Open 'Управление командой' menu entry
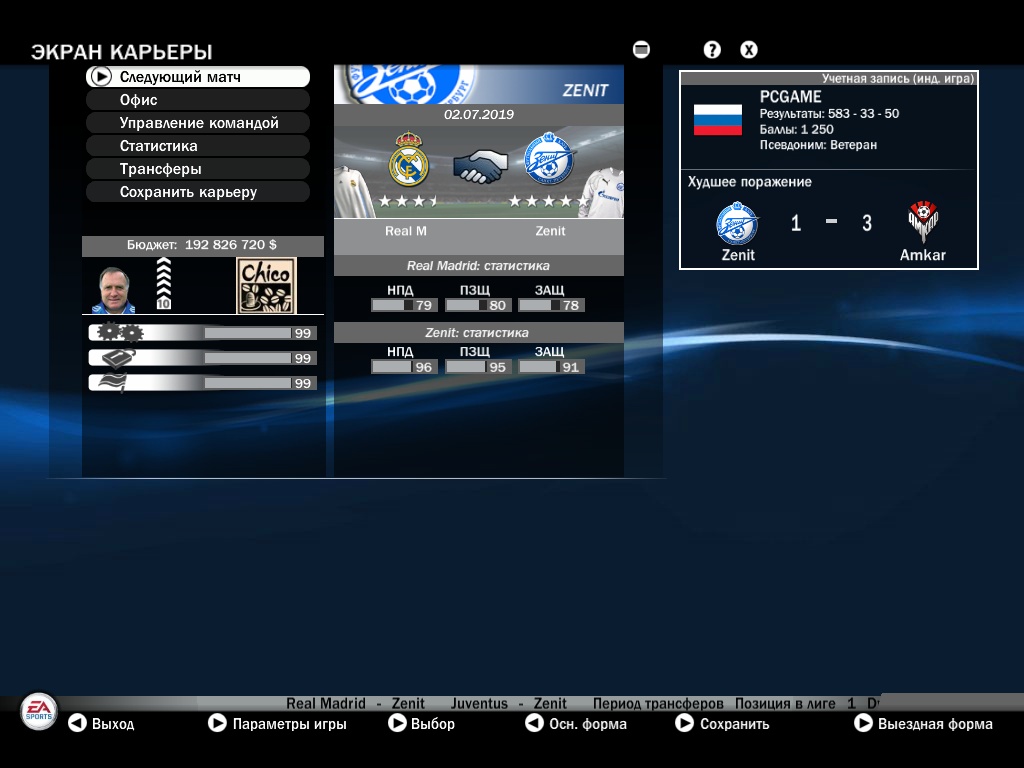The image size is (1024, 768). (197, 123)
